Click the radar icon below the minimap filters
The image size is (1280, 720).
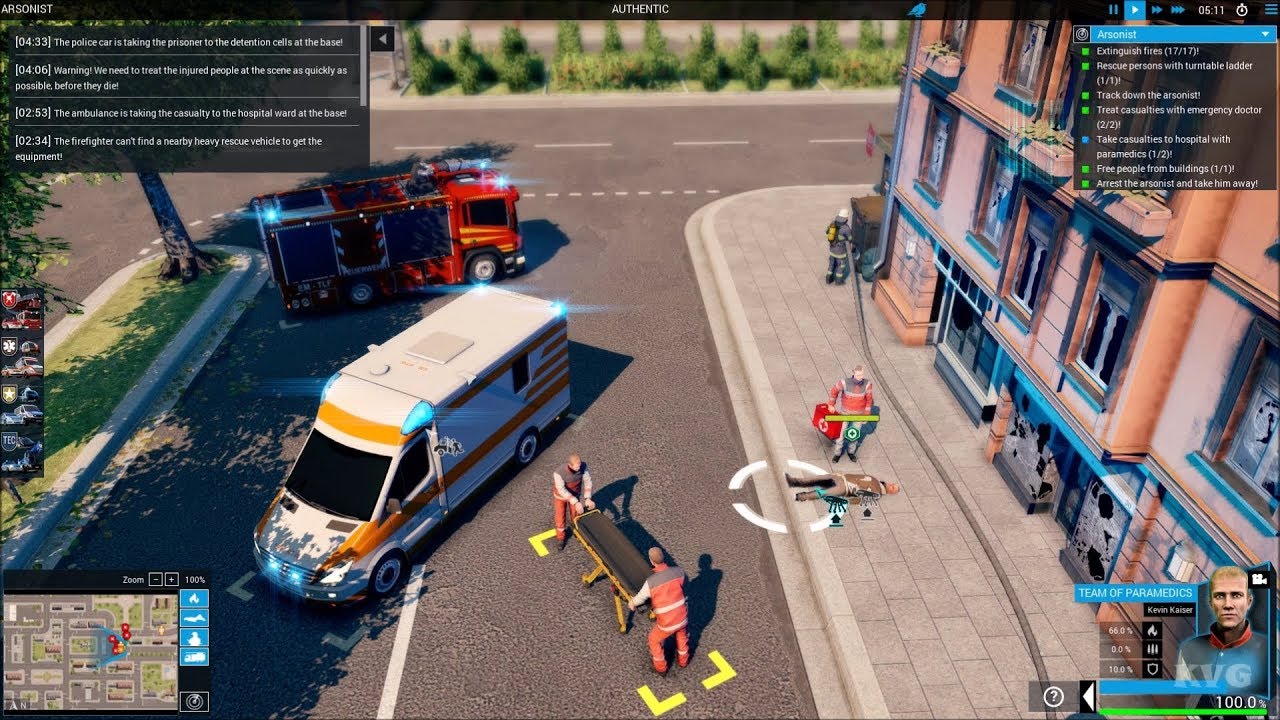194,701
